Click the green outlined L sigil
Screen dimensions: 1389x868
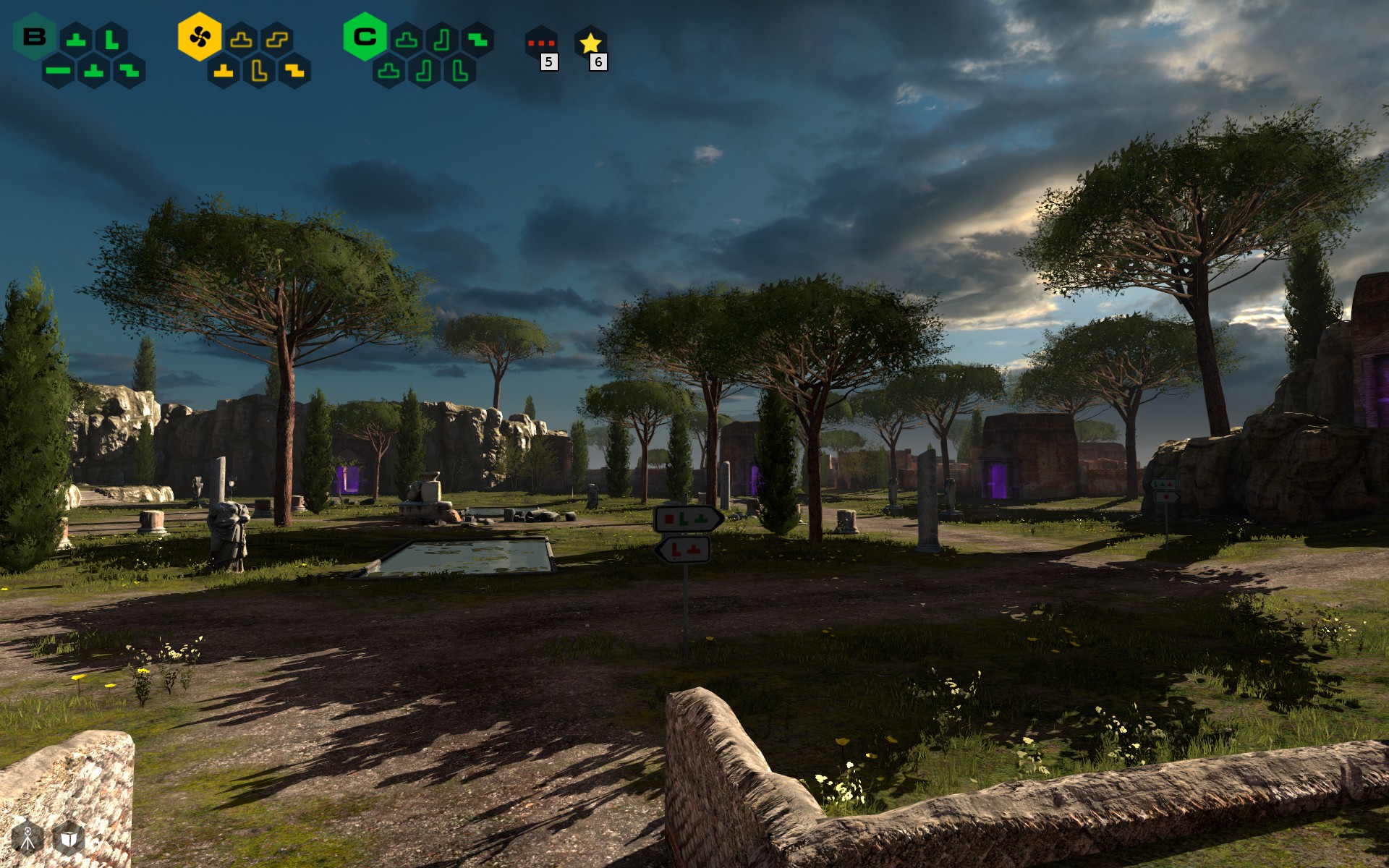coord(459,71)
